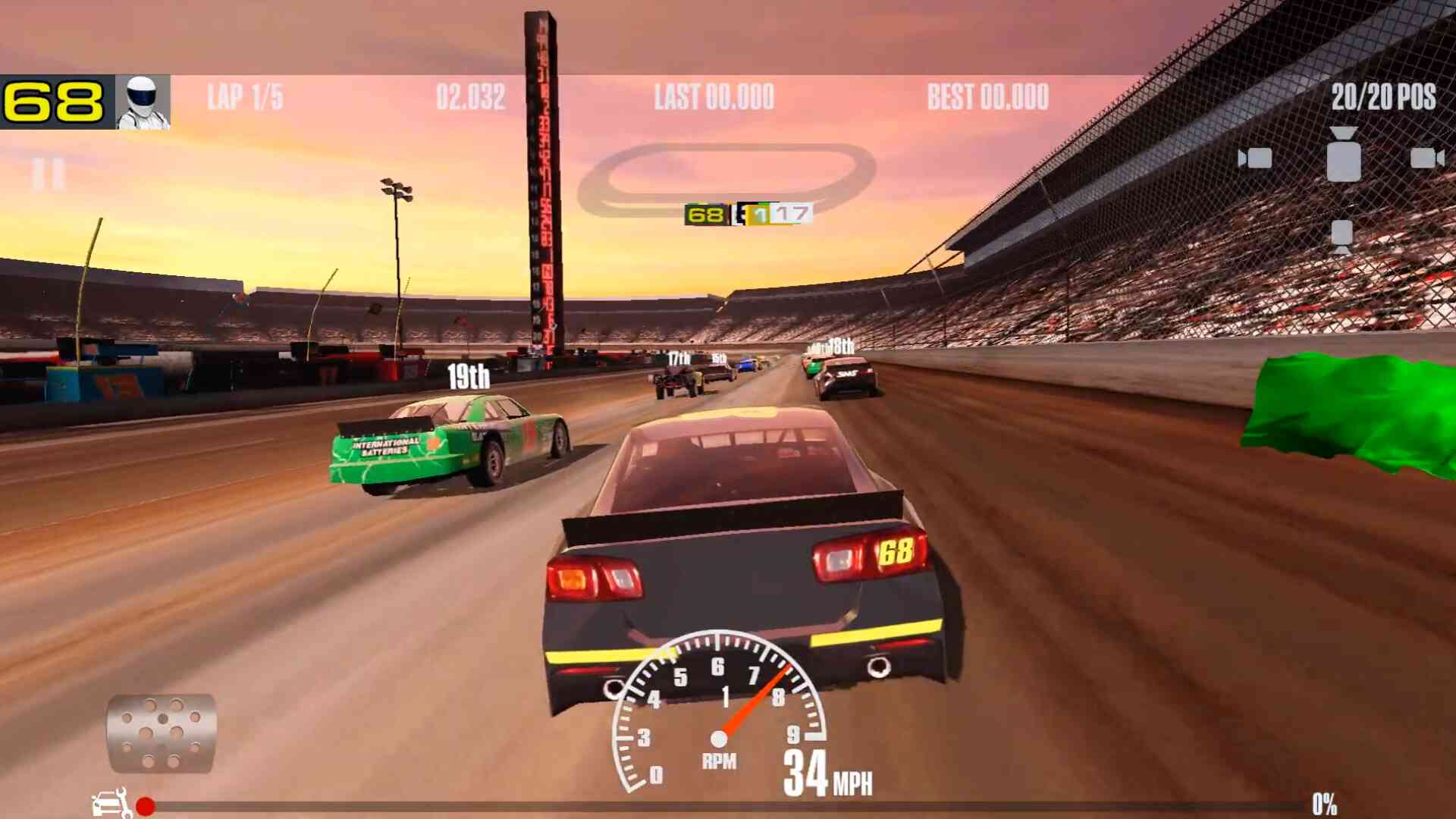Pause the race with the pause button
Screen dimensions: 1456x819
point(49,174)
